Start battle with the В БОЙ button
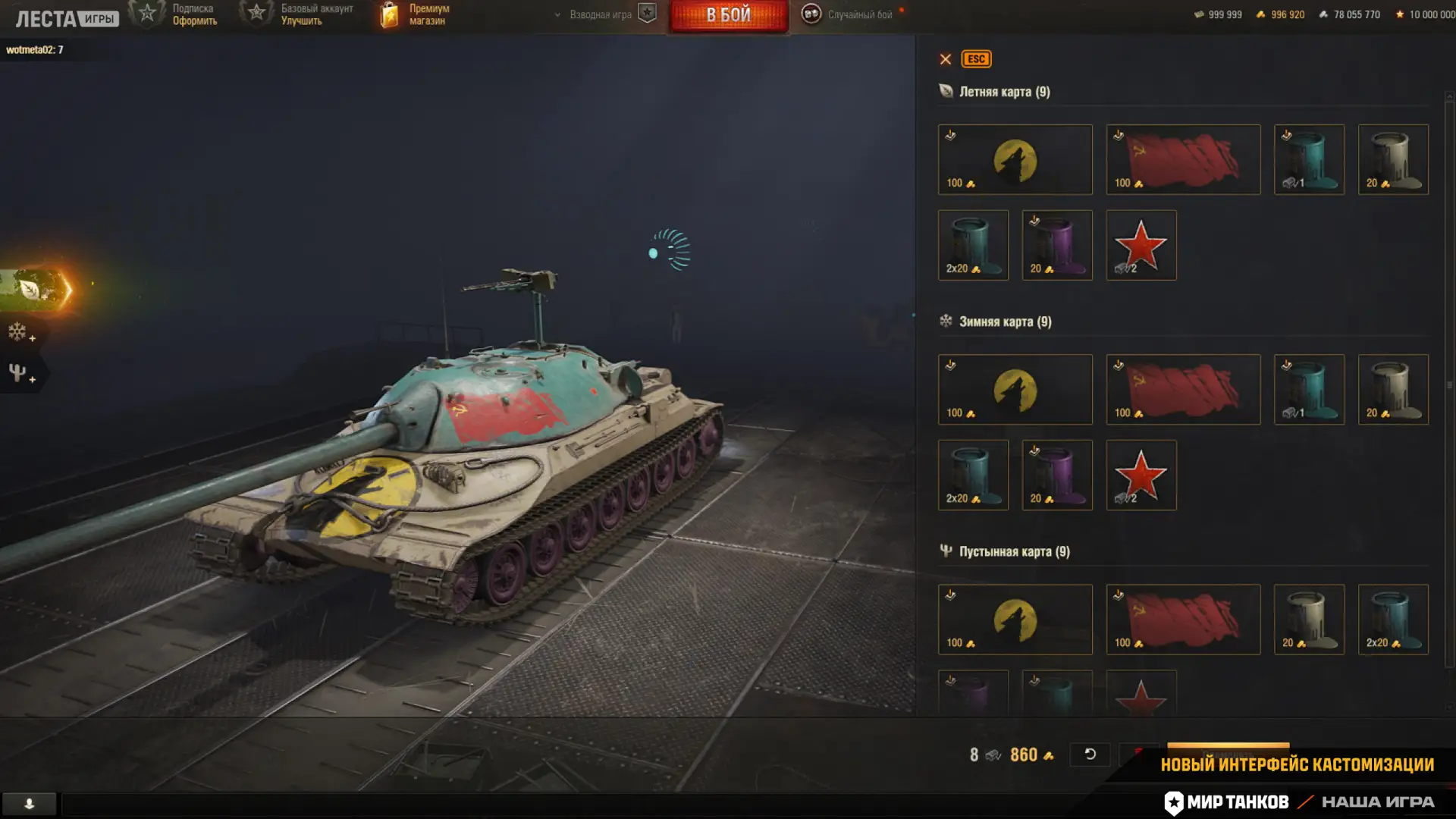 click(728, 16)
